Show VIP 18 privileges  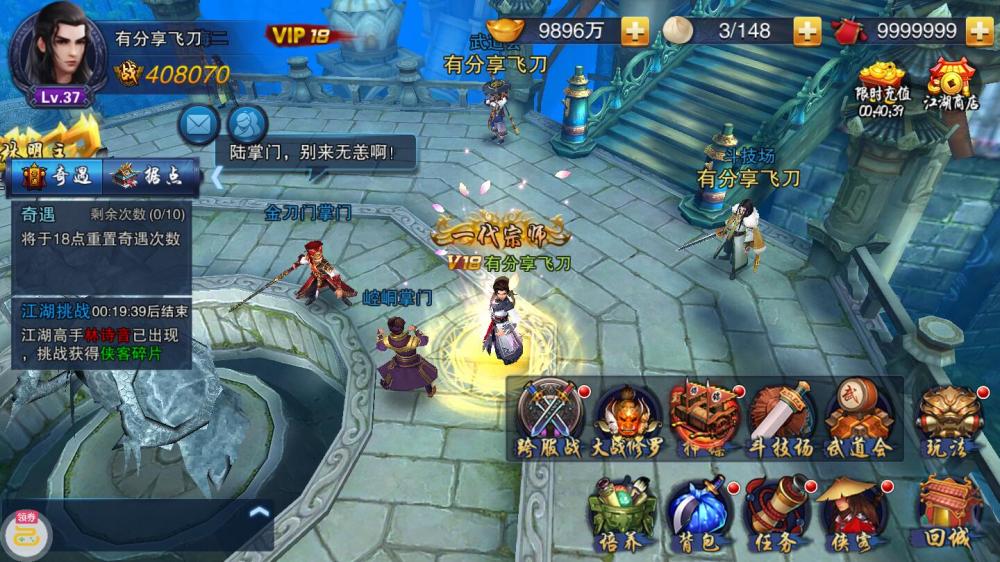[299, 35]
